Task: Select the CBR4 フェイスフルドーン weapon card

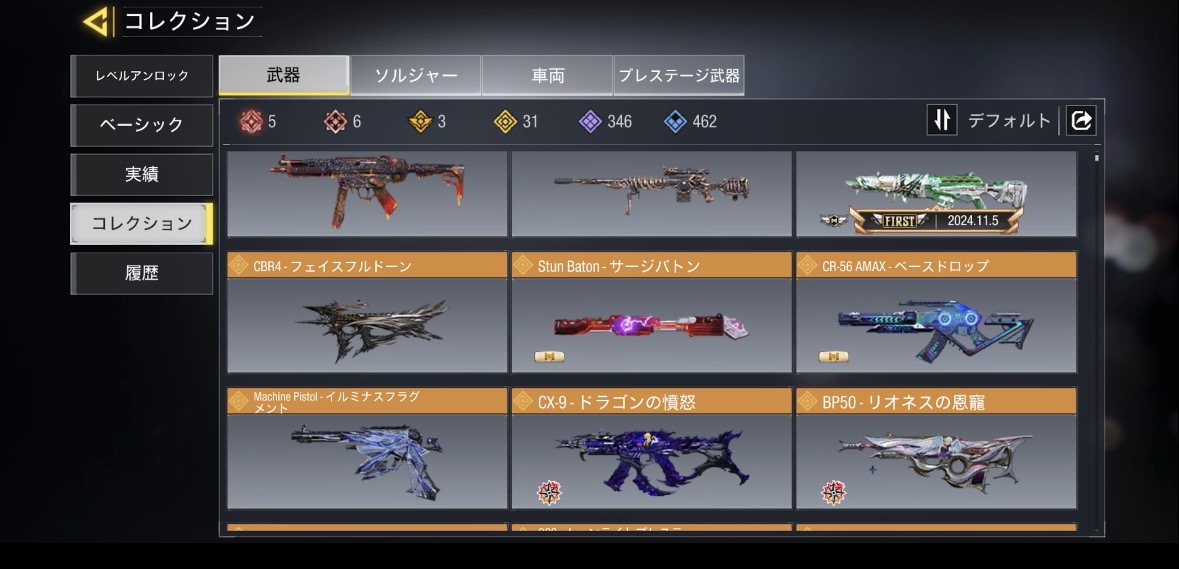Action: click(x=367, y=313)
